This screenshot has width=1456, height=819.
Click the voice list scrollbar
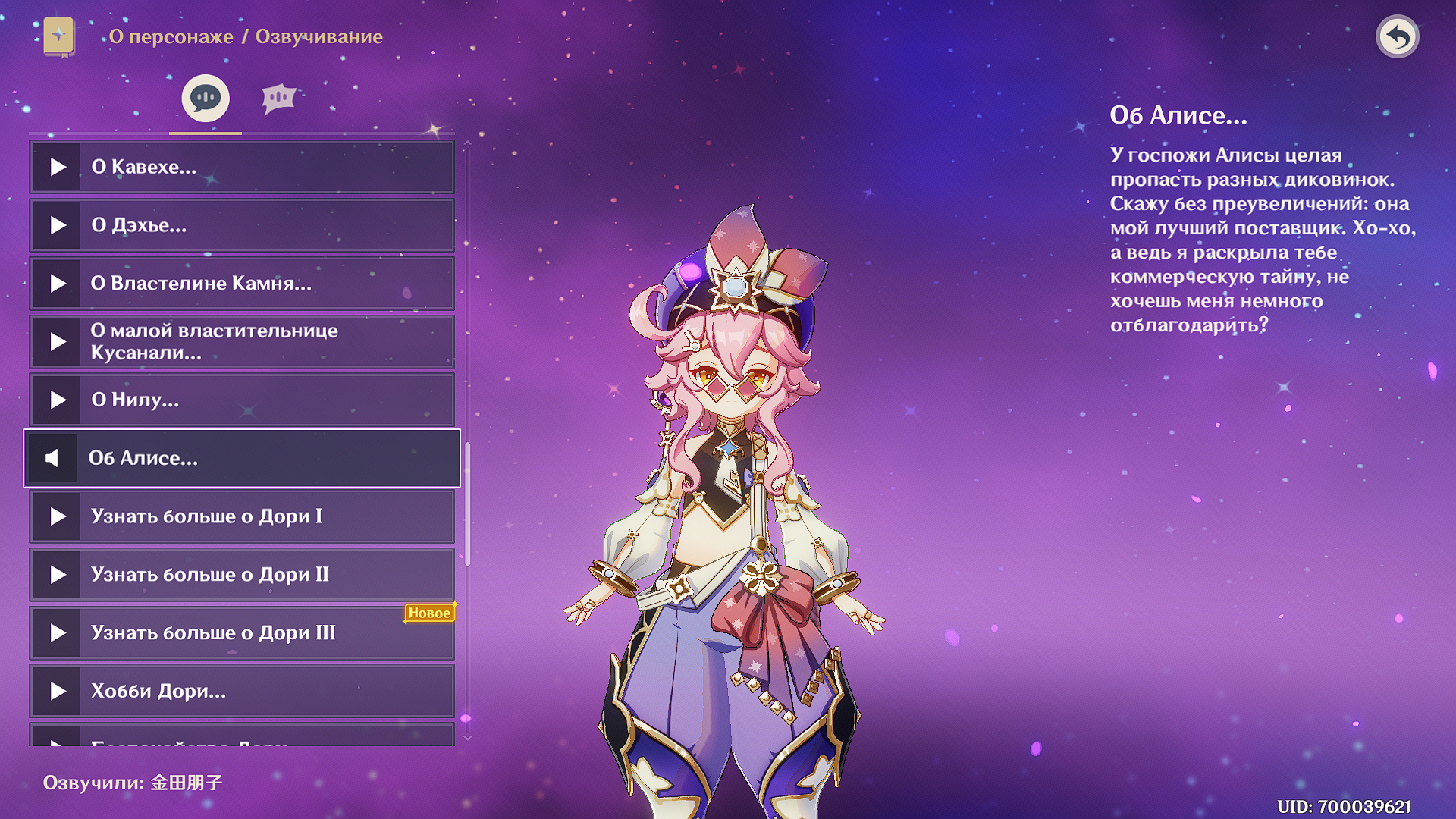[468, 504]
